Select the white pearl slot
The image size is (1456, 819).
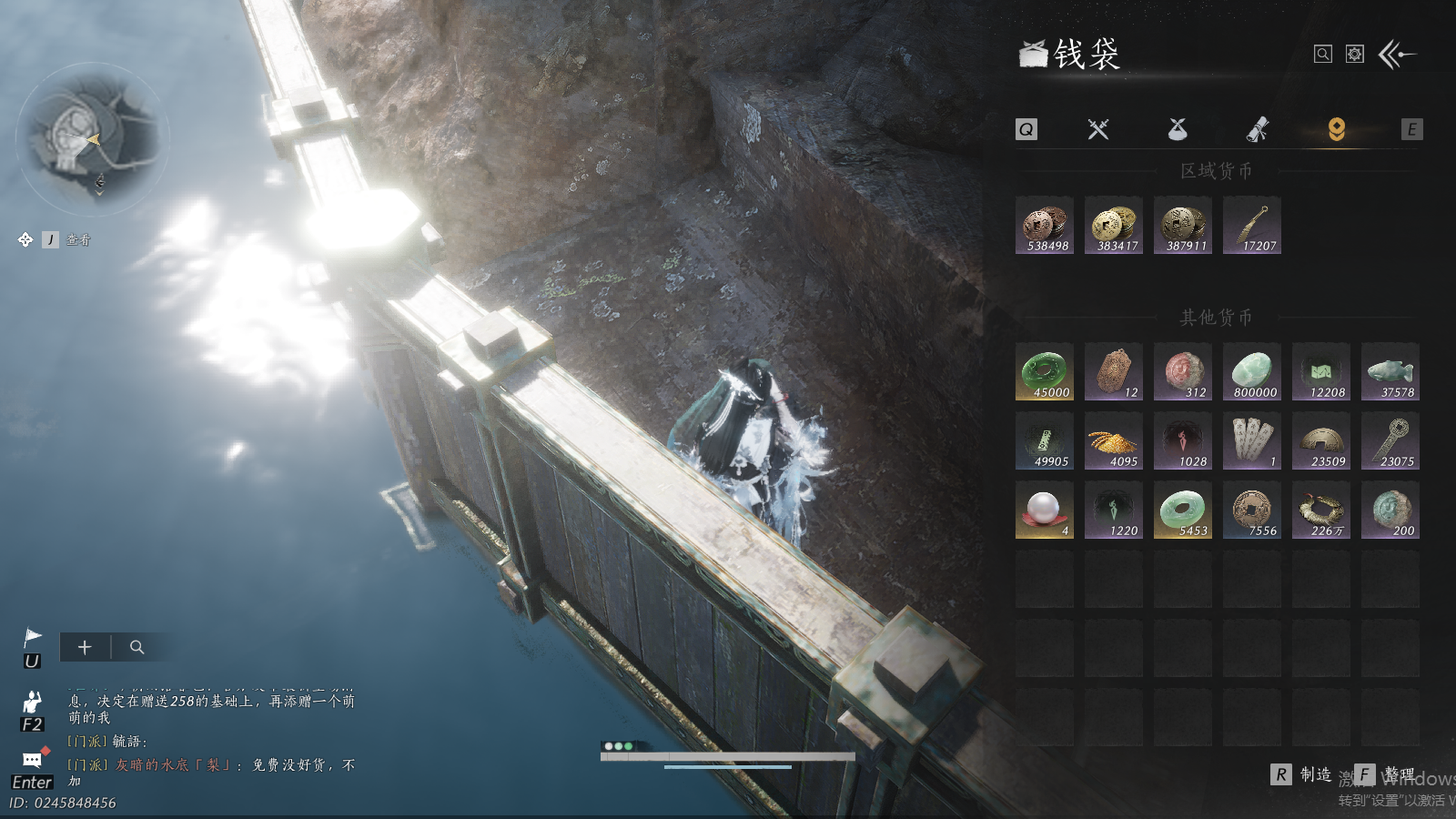click(x=1045, y=510)
